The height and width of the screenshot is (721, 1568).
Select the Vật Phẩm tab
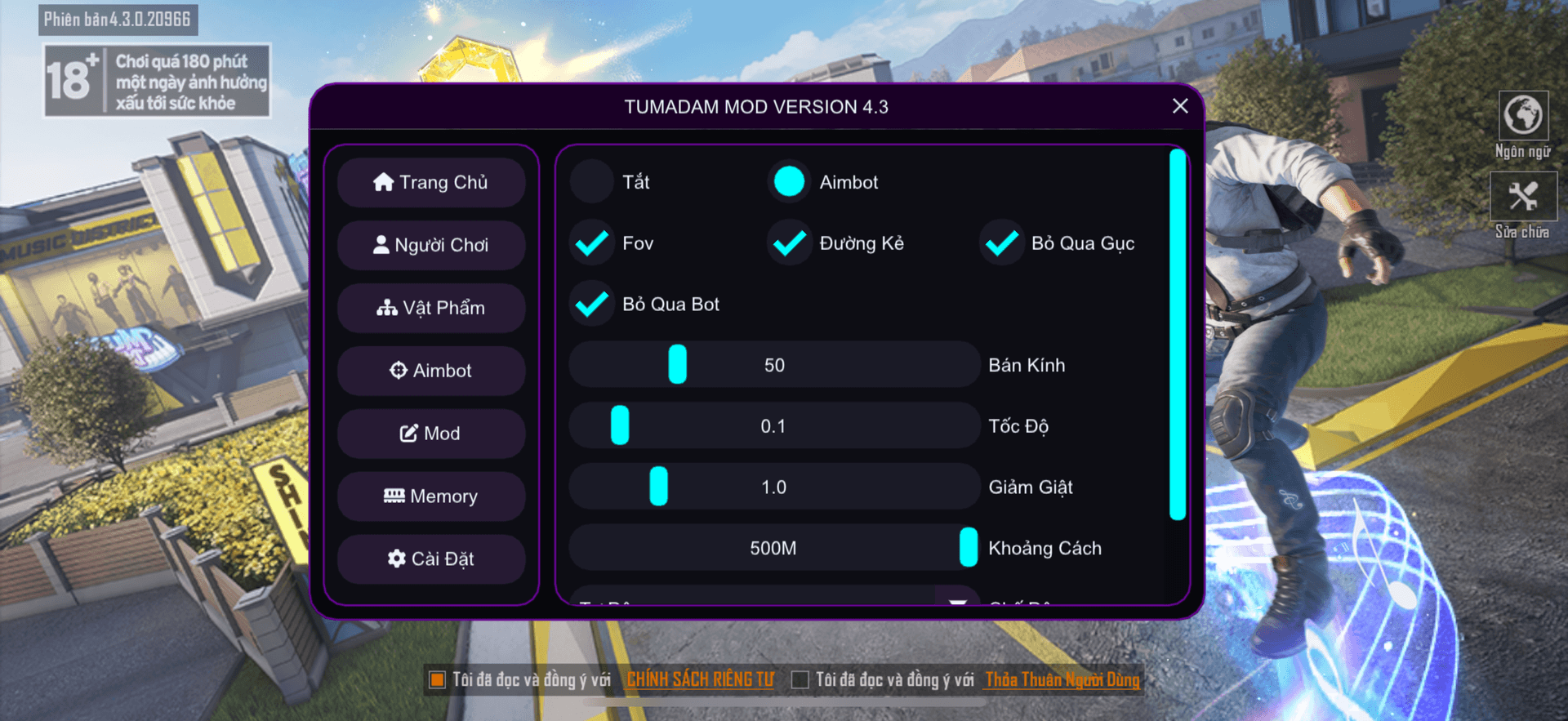point(431,308)
